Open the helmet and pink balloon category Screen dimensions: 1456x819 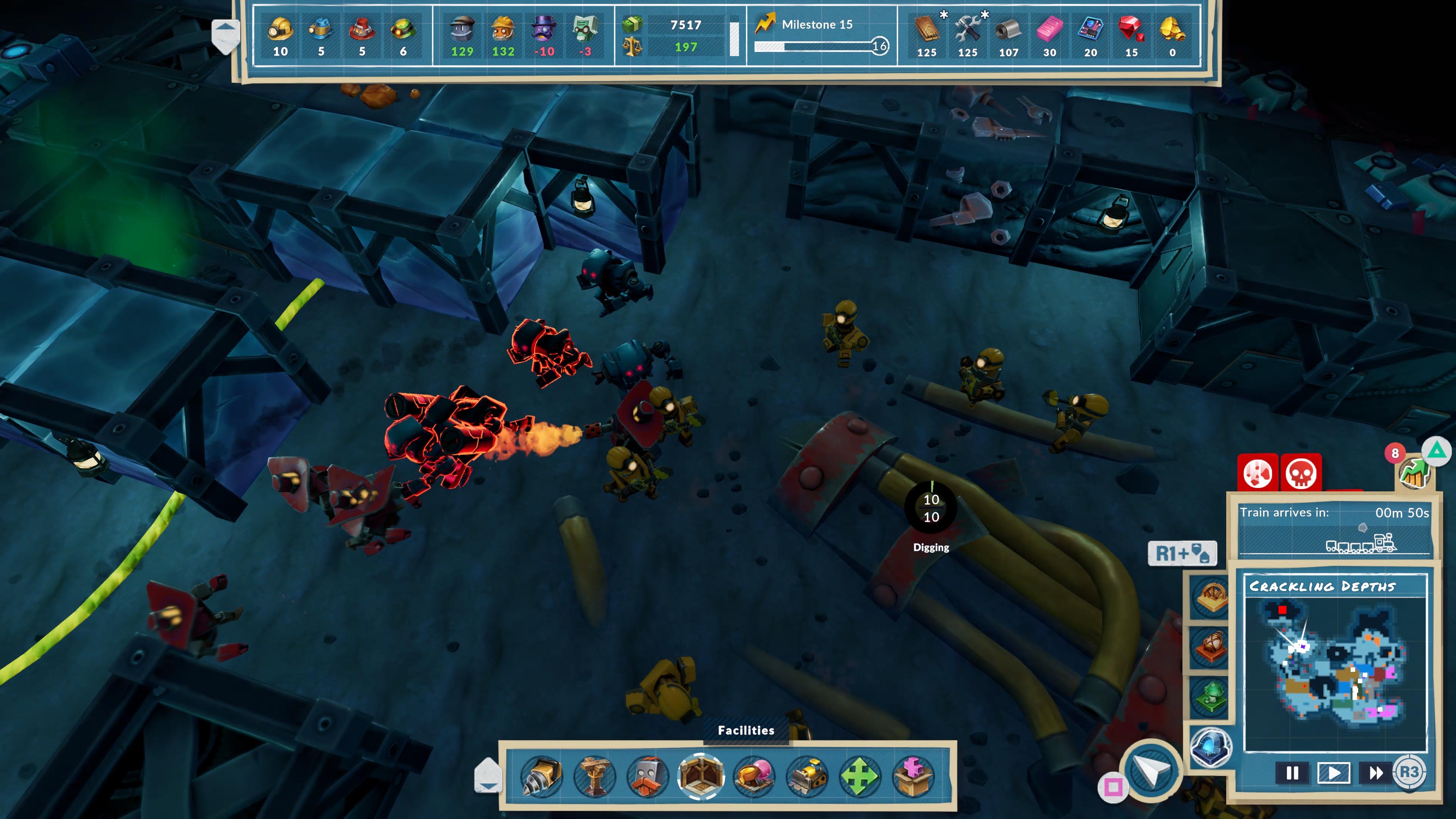tap(754, 777)
